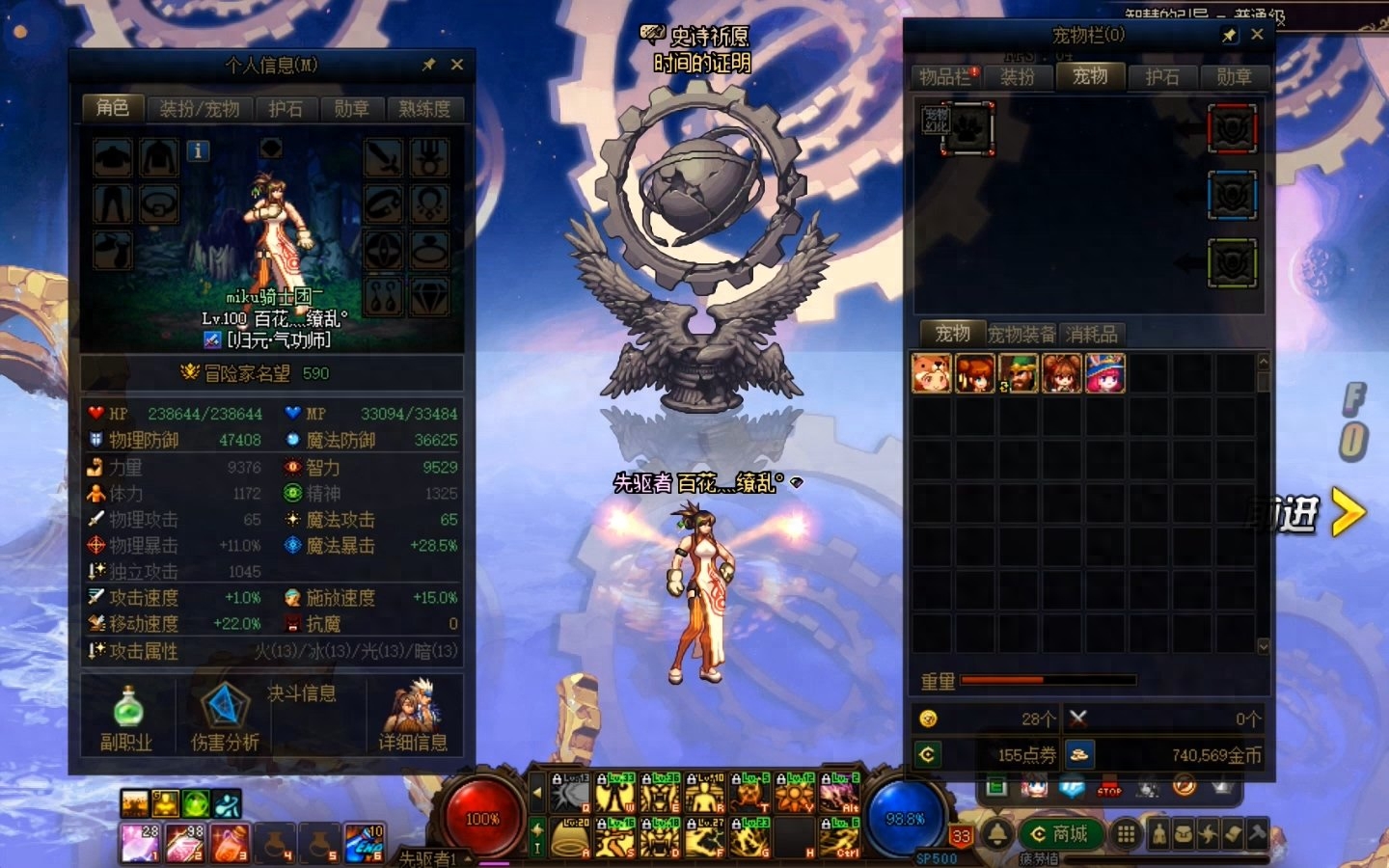1389x868 pixels.
Task: Select the 装扮 tab in the inventory
Action: coord(1017,77)
